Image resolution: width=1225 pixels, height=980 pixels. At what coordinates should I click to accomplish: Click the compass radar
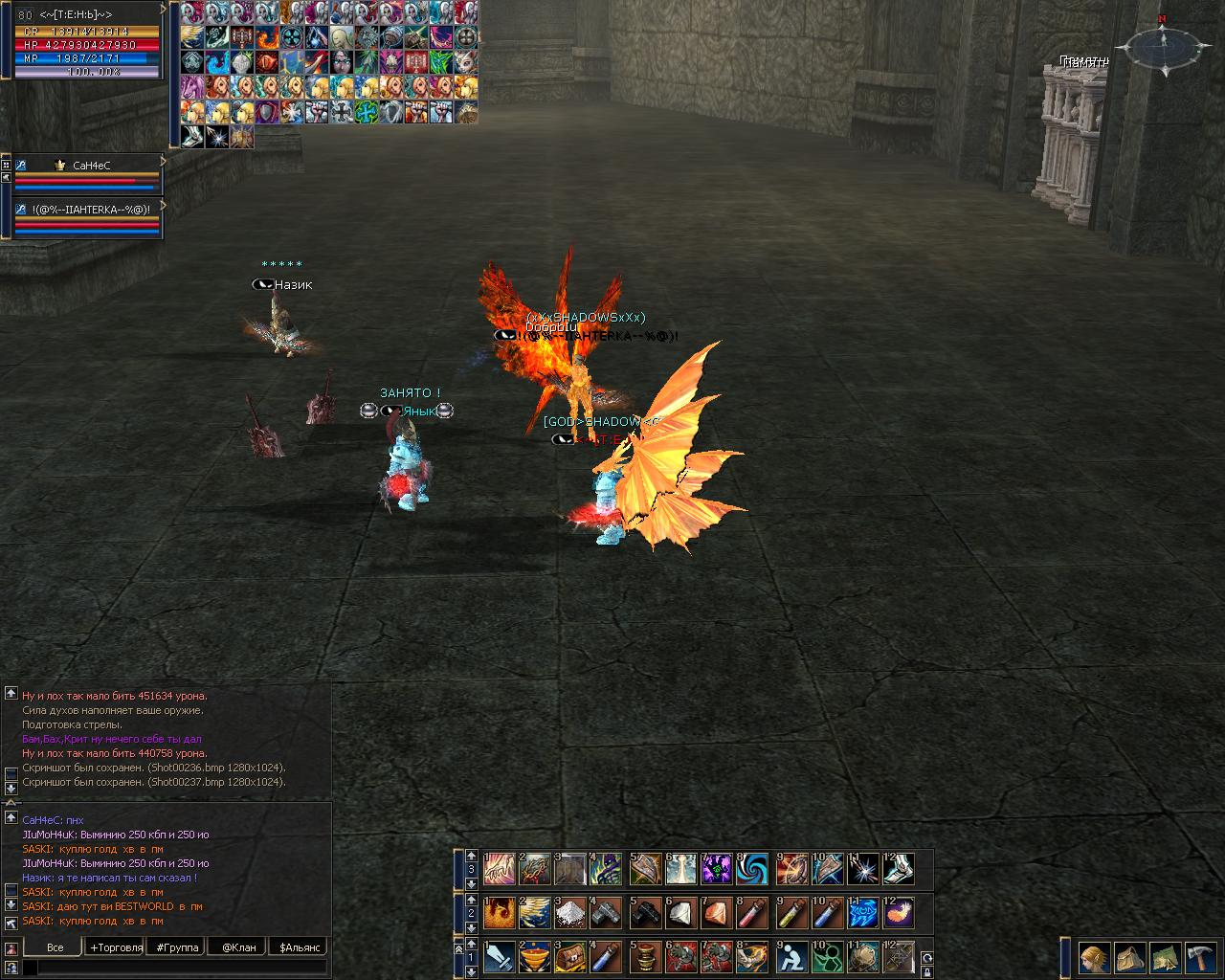pyautogui.click(x=1162, y=44)
